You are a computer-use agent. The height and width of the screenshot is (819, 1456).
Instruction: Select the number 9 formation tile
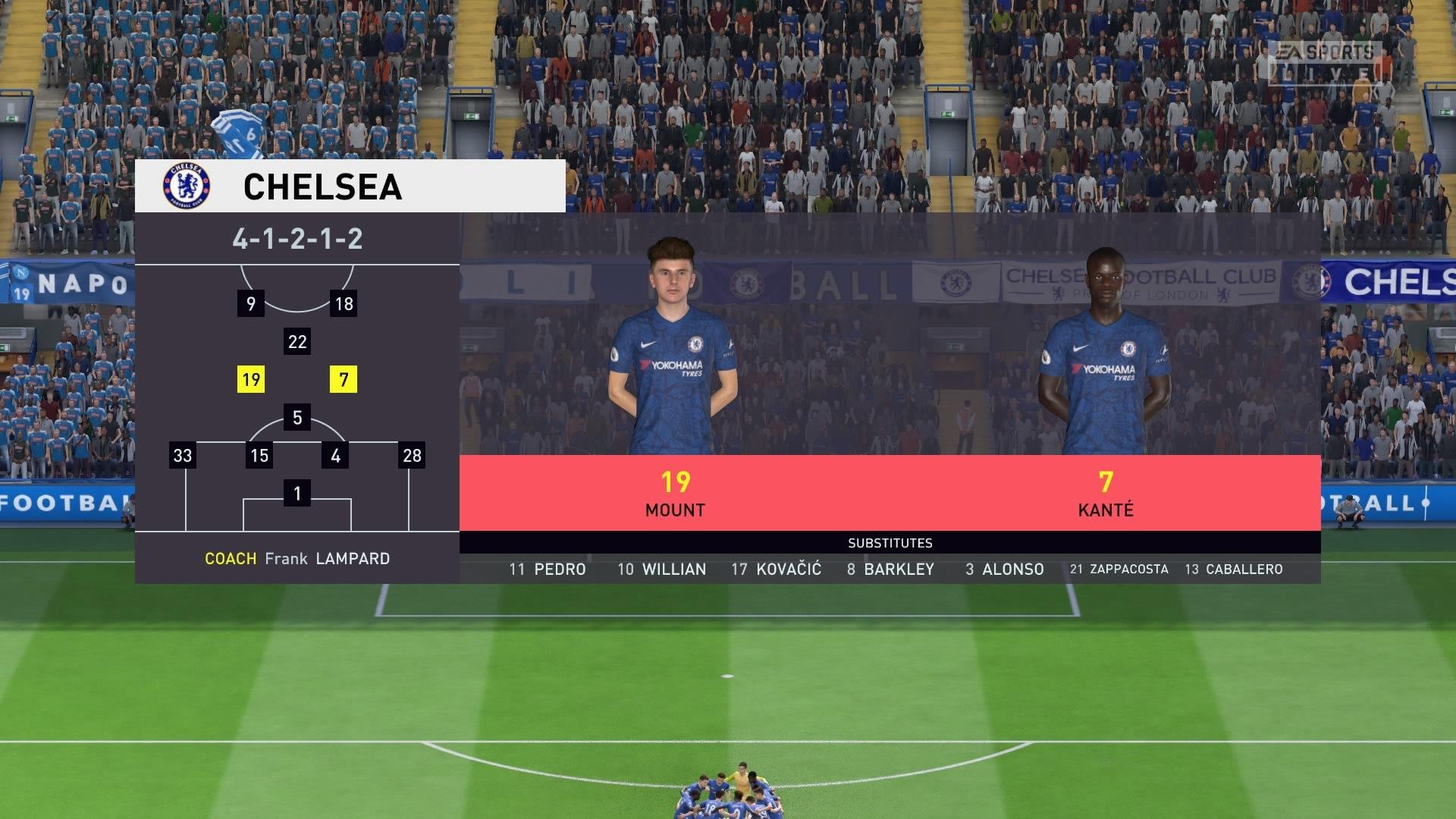coord(251,304)
